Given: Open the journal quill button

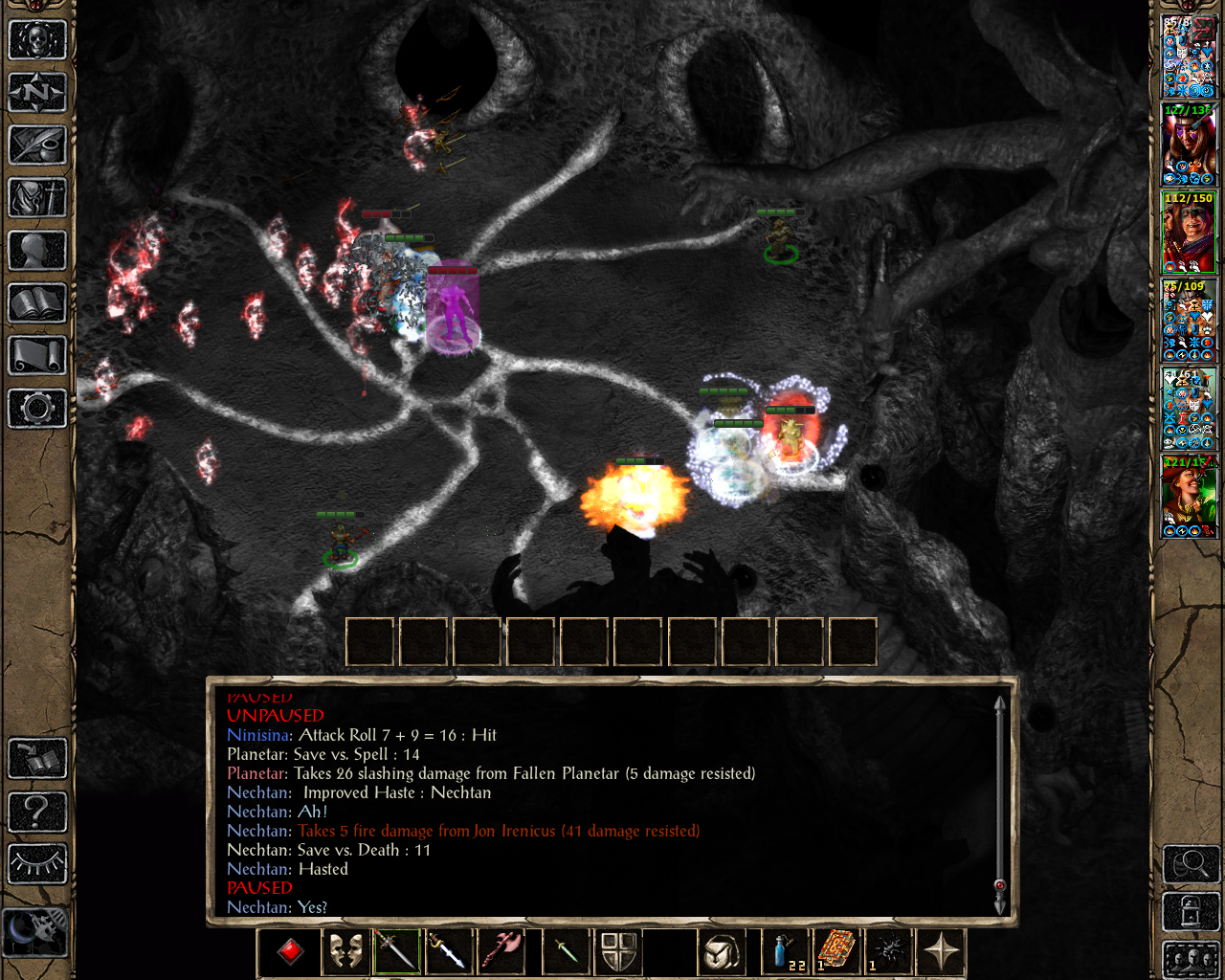Looking at the screenshot, I should click(37, 145).
